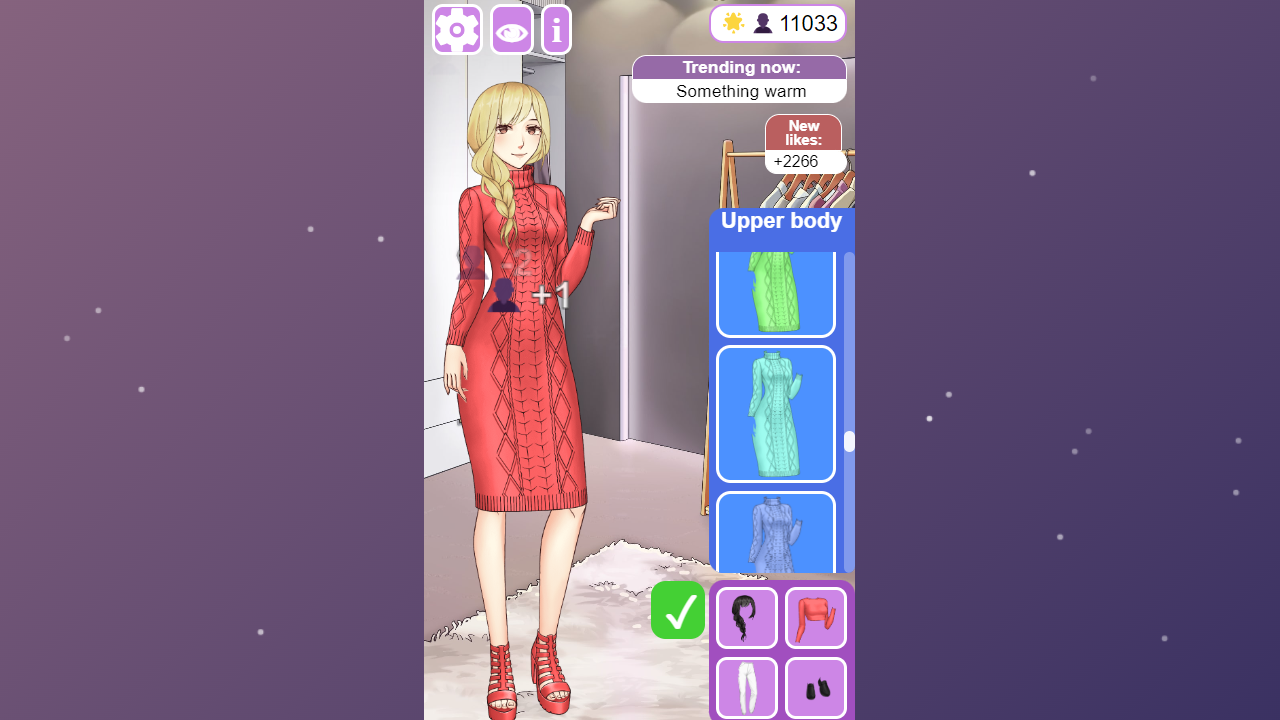This screenshot has height=720, width=1280.
Task: Toggle the eye icon to hide the interface
Action: coord(511,29)
